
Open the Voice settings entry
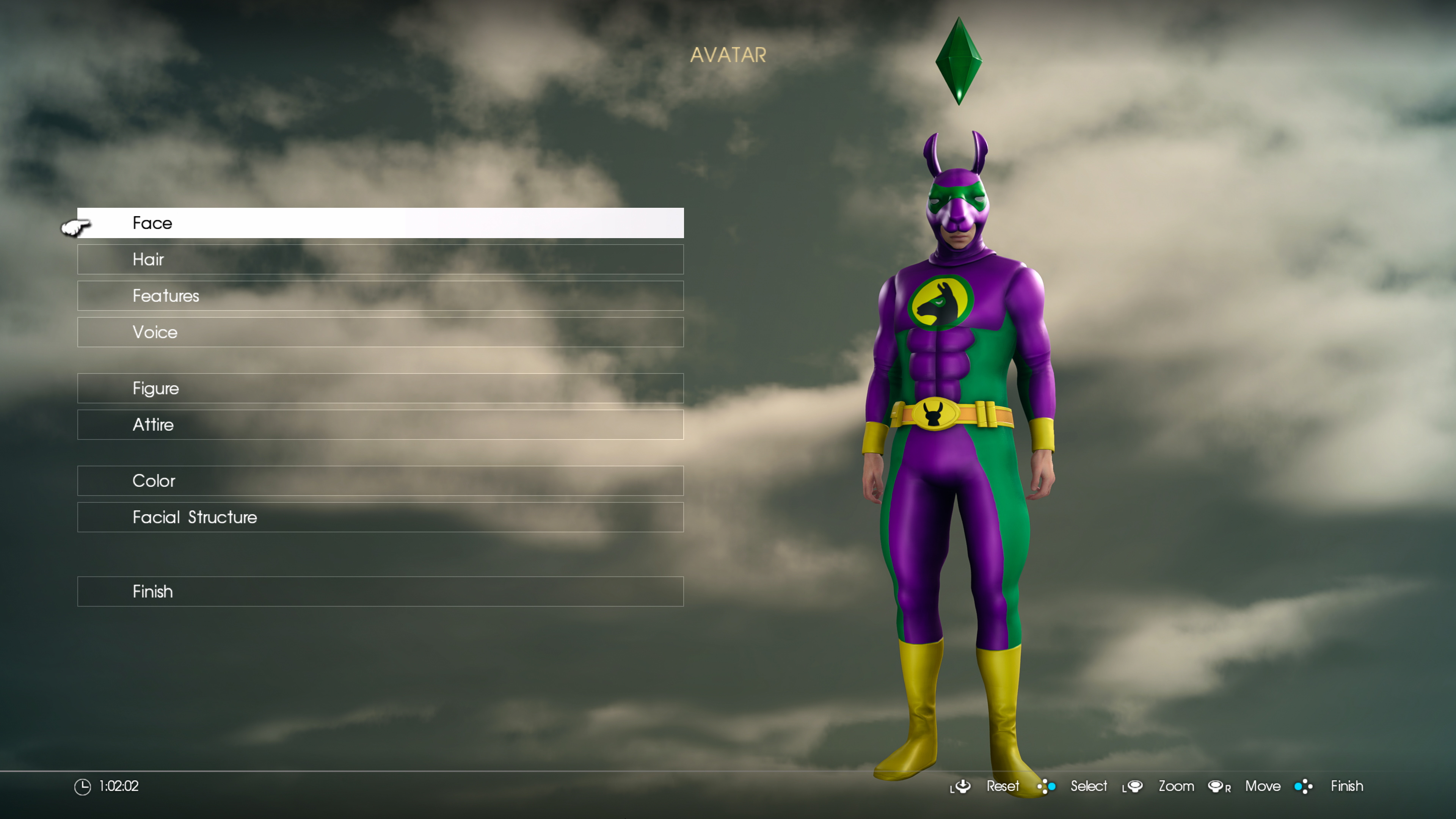click(x=380, y=332)
